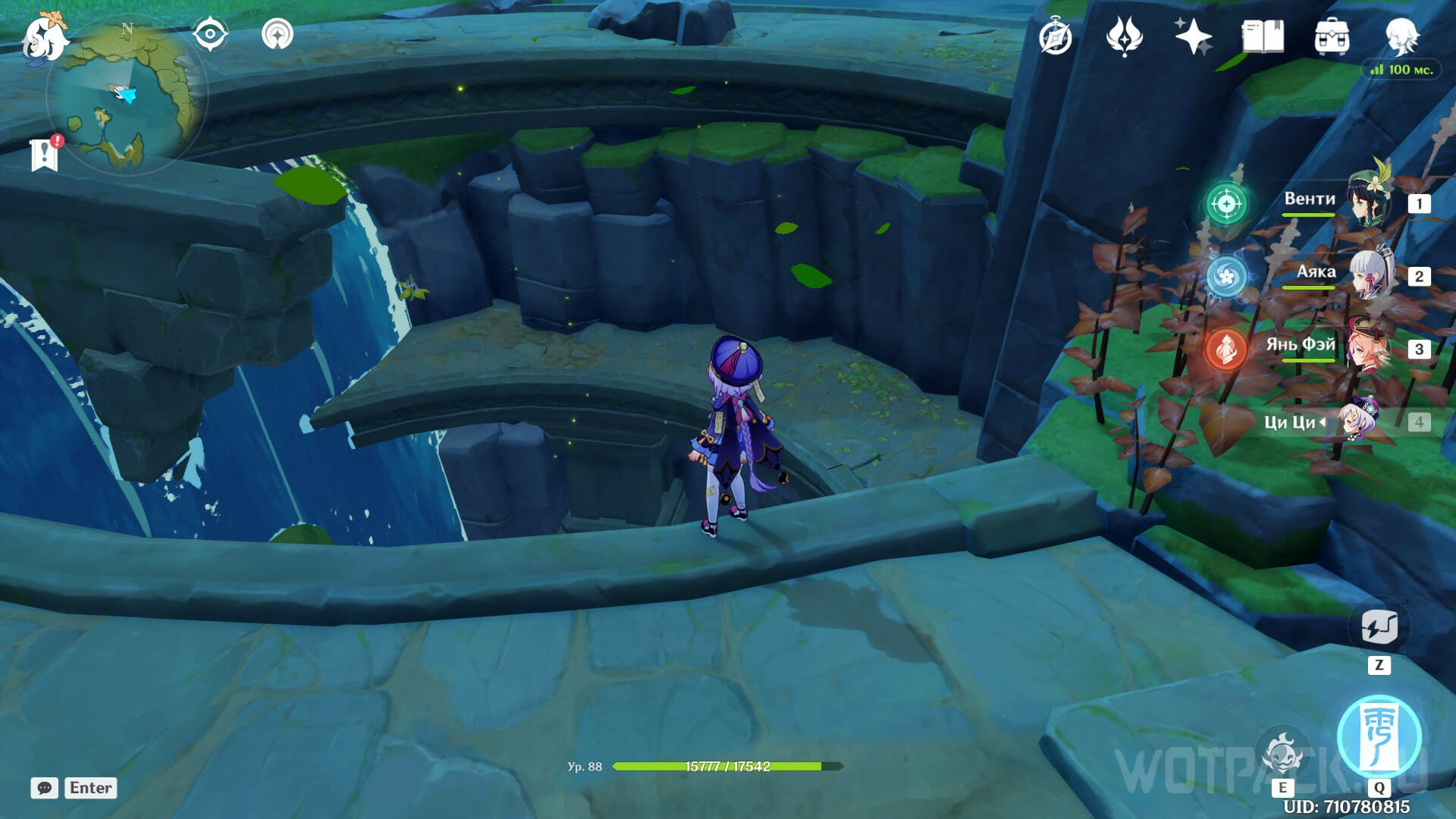Open the Battle Pass icon
The height and width of the screenshot is (819, 1456).
point(1124,36)
